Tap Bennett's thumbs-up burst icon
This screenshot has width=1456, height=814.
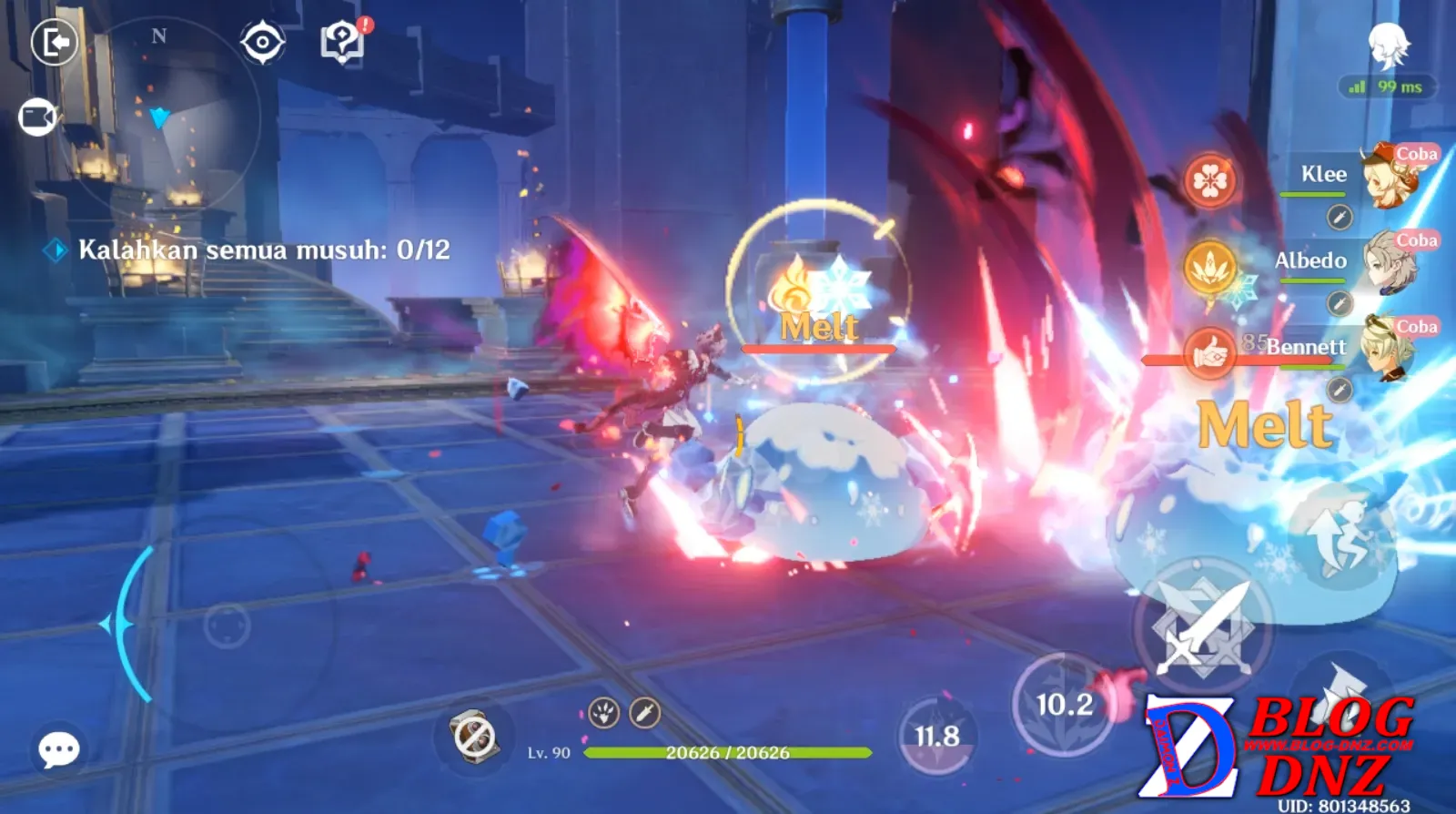(1209, 351)
